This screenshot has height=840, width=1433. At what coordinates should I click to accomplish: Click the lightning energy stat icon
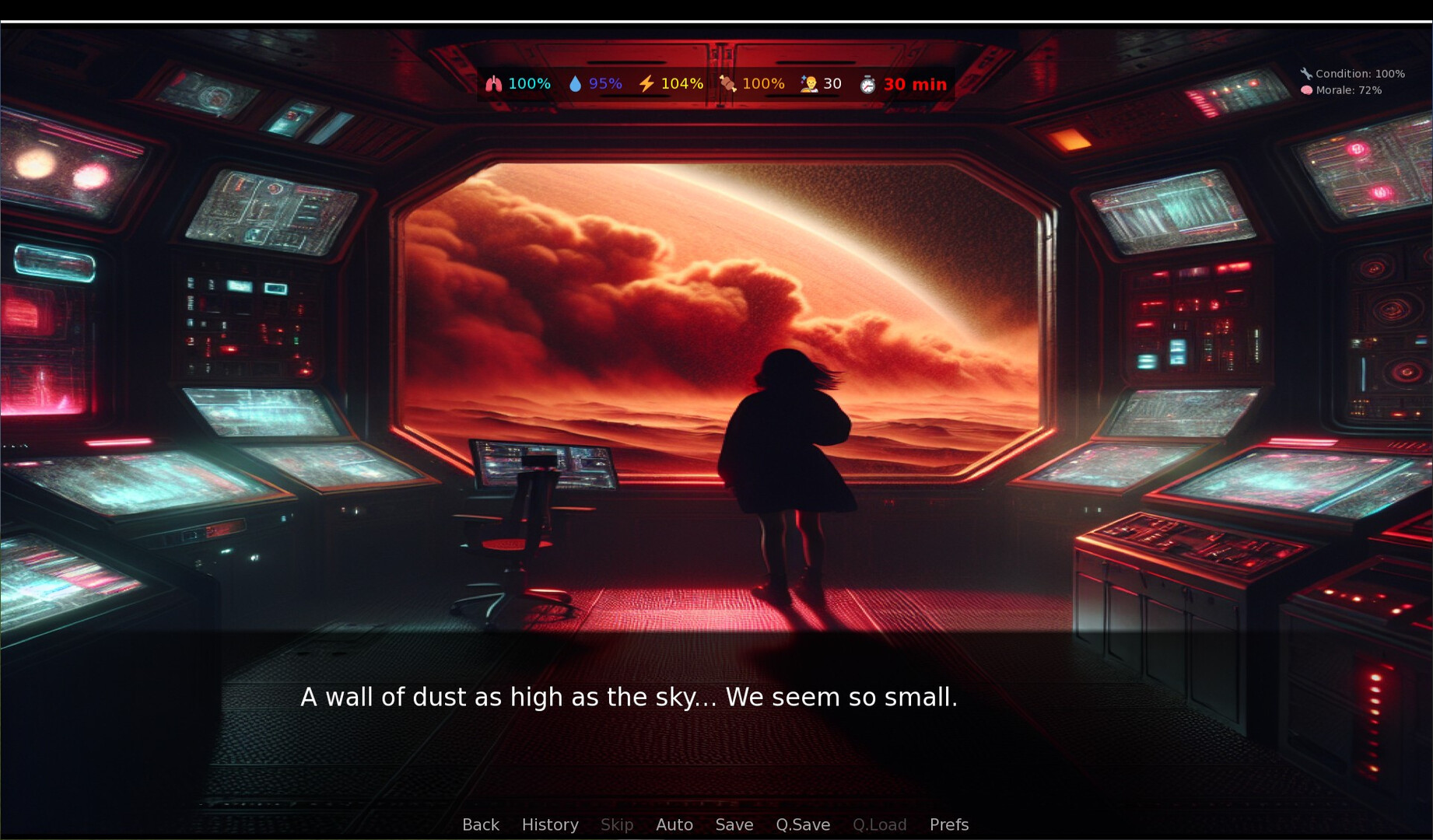(x=645, y=83)
